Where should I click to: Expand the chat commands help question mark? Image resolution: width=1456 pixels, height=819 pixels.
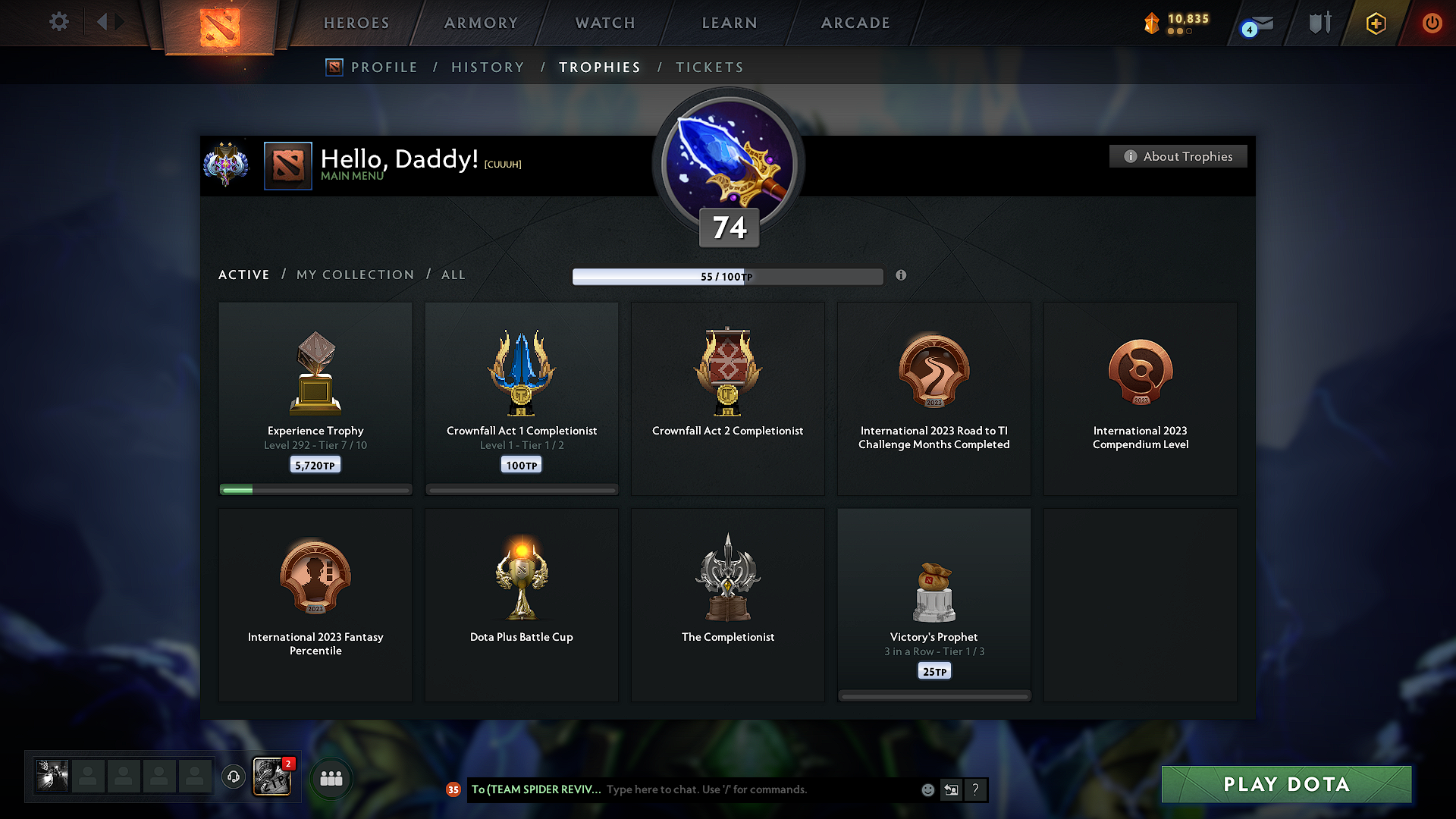tap(975, 789)
